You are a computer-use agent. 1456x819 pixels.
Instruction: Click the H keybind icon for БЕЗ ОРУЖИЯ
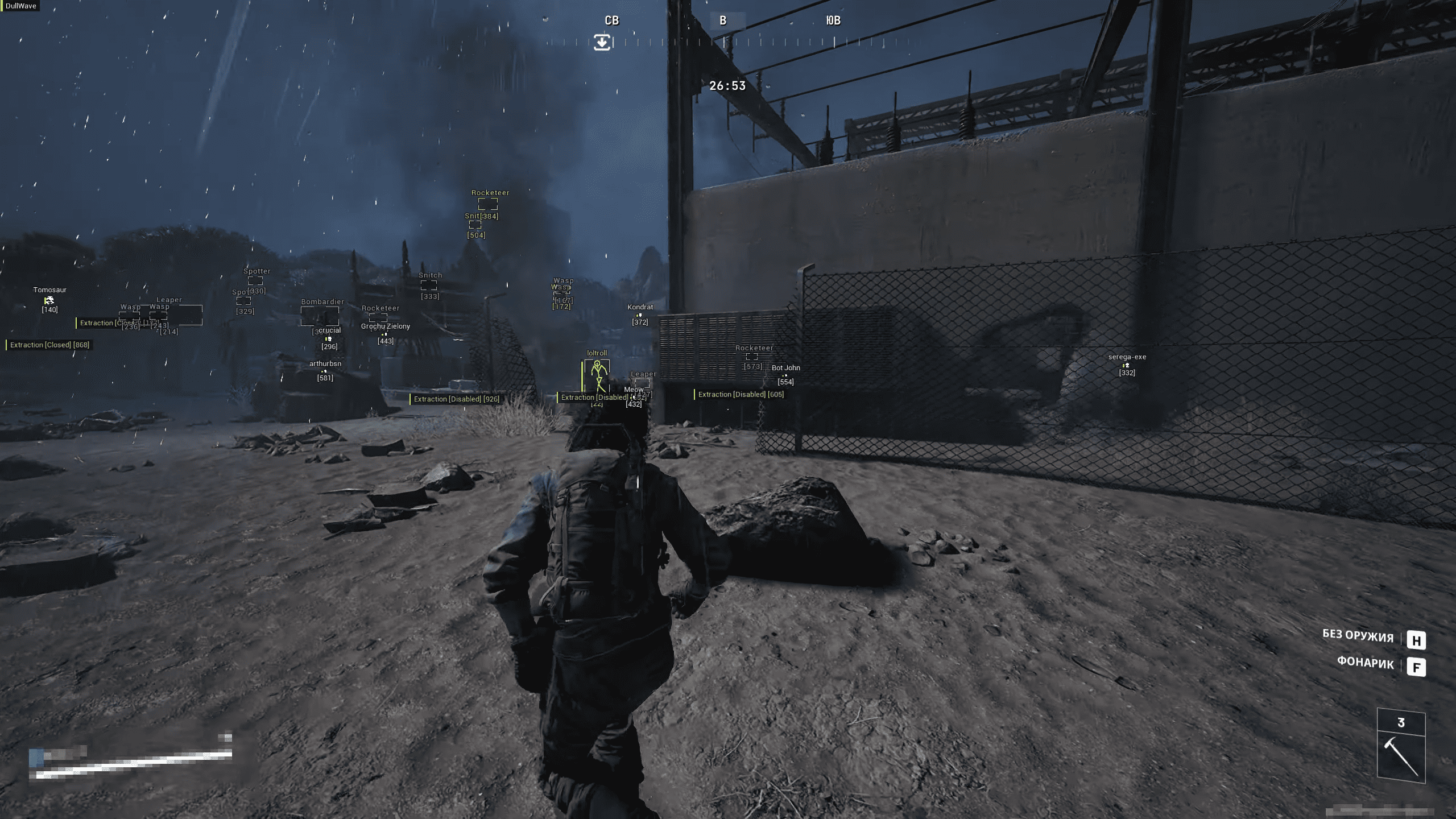pyautogui.click(x=1418, y=640)
